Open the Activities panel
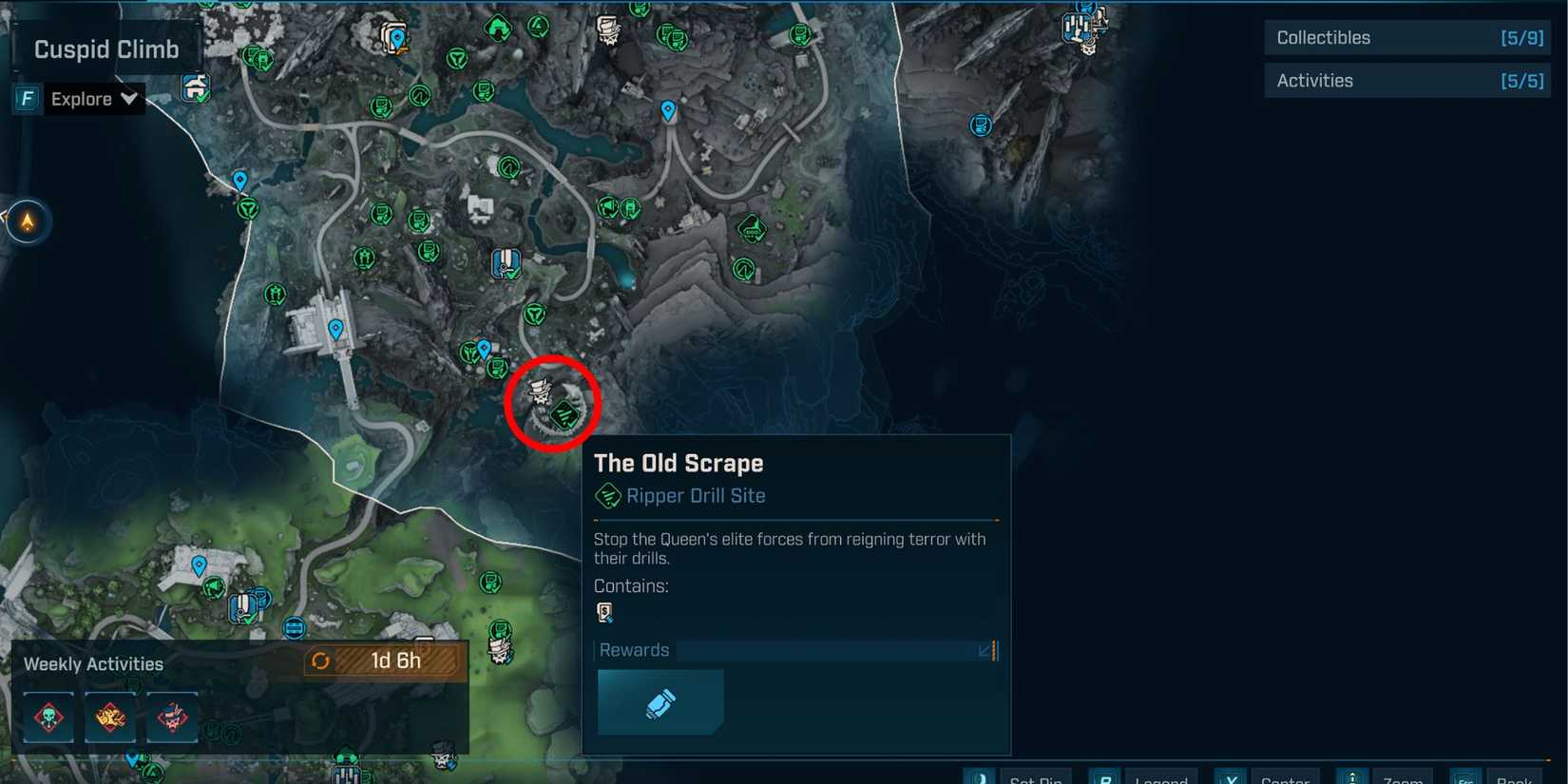This screenshot has height=784, width=1568. pyautogui.click(x=1406, y=80)
